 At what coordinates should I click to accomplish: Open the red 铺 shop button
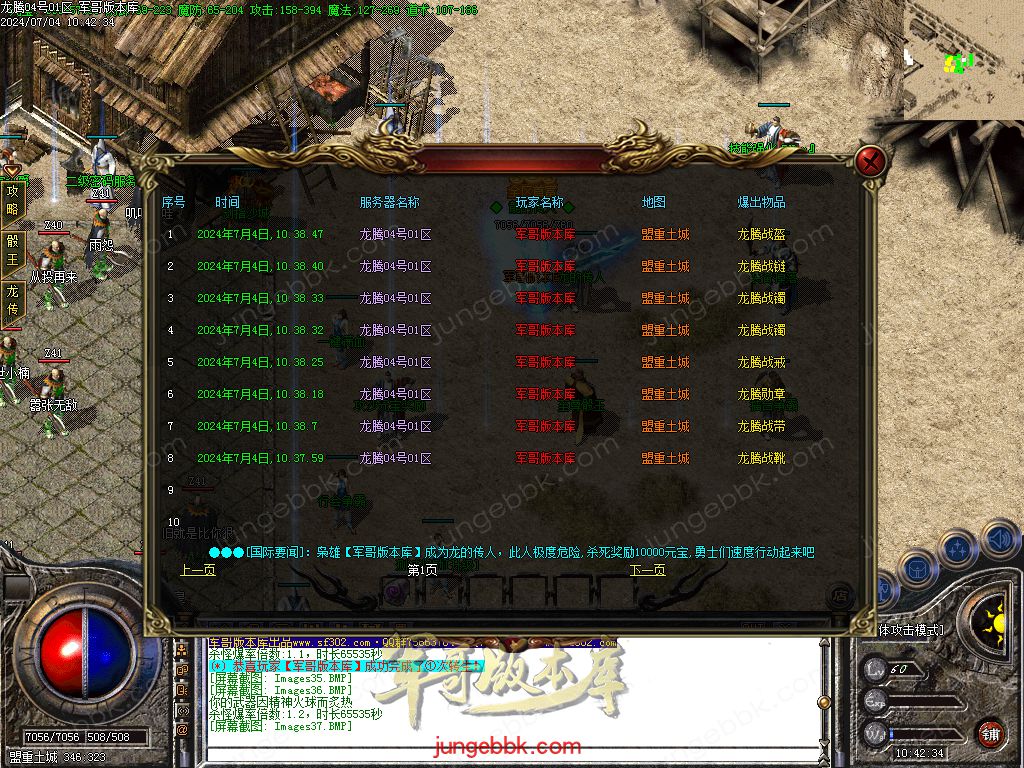(990, 733)
